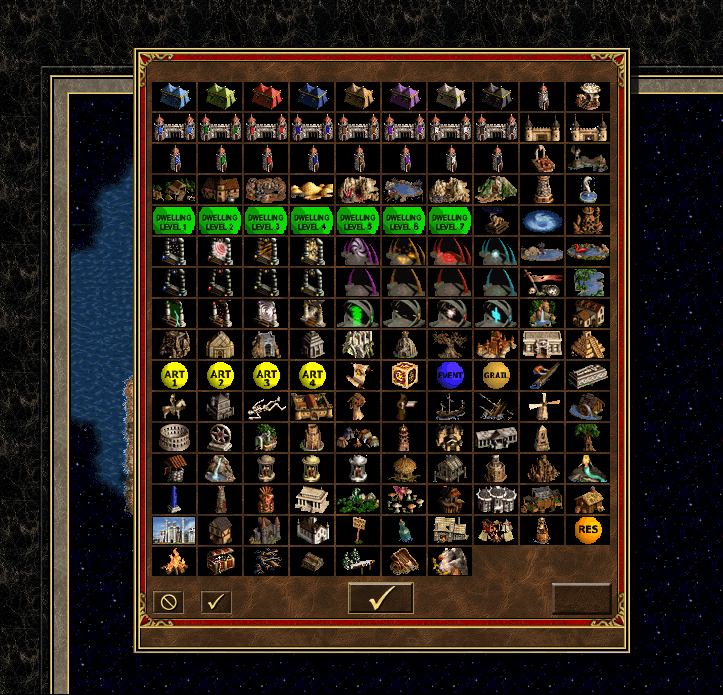Select the yellow ART 1 icon

click(x=174, y=375)
